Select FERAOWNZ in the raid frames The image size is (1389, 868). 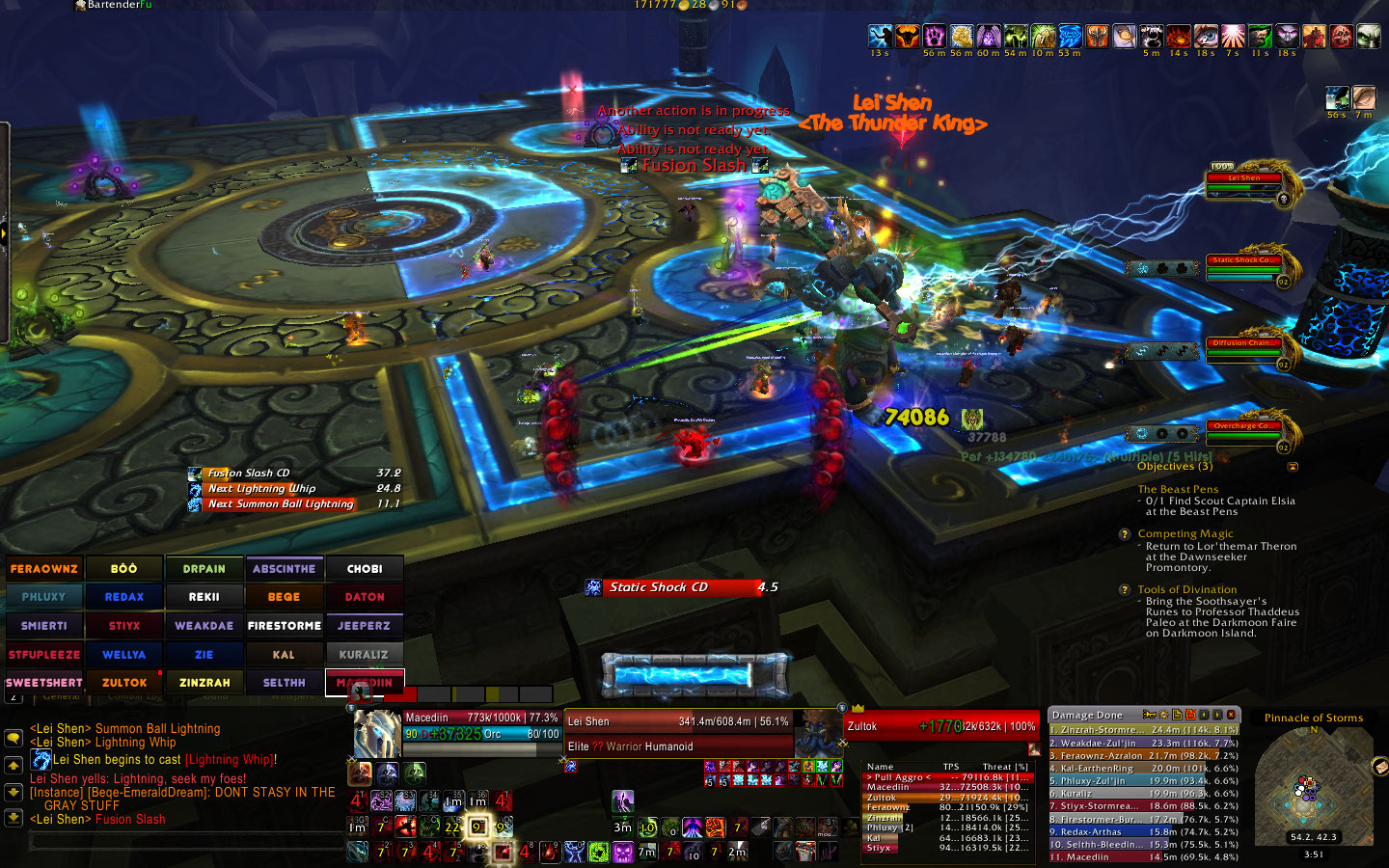point(44,569)
